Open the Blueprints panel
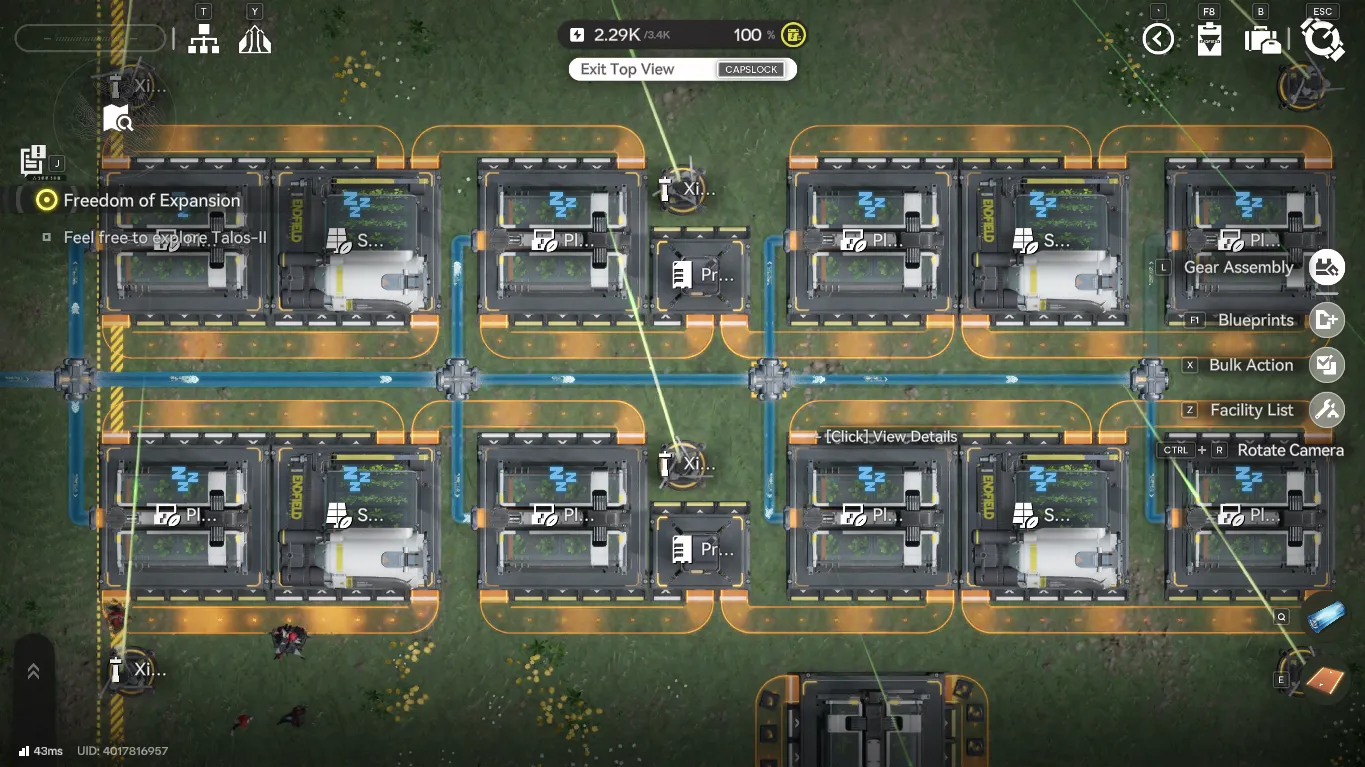This screenshot has height=767, width=1365. [1327, 321]
